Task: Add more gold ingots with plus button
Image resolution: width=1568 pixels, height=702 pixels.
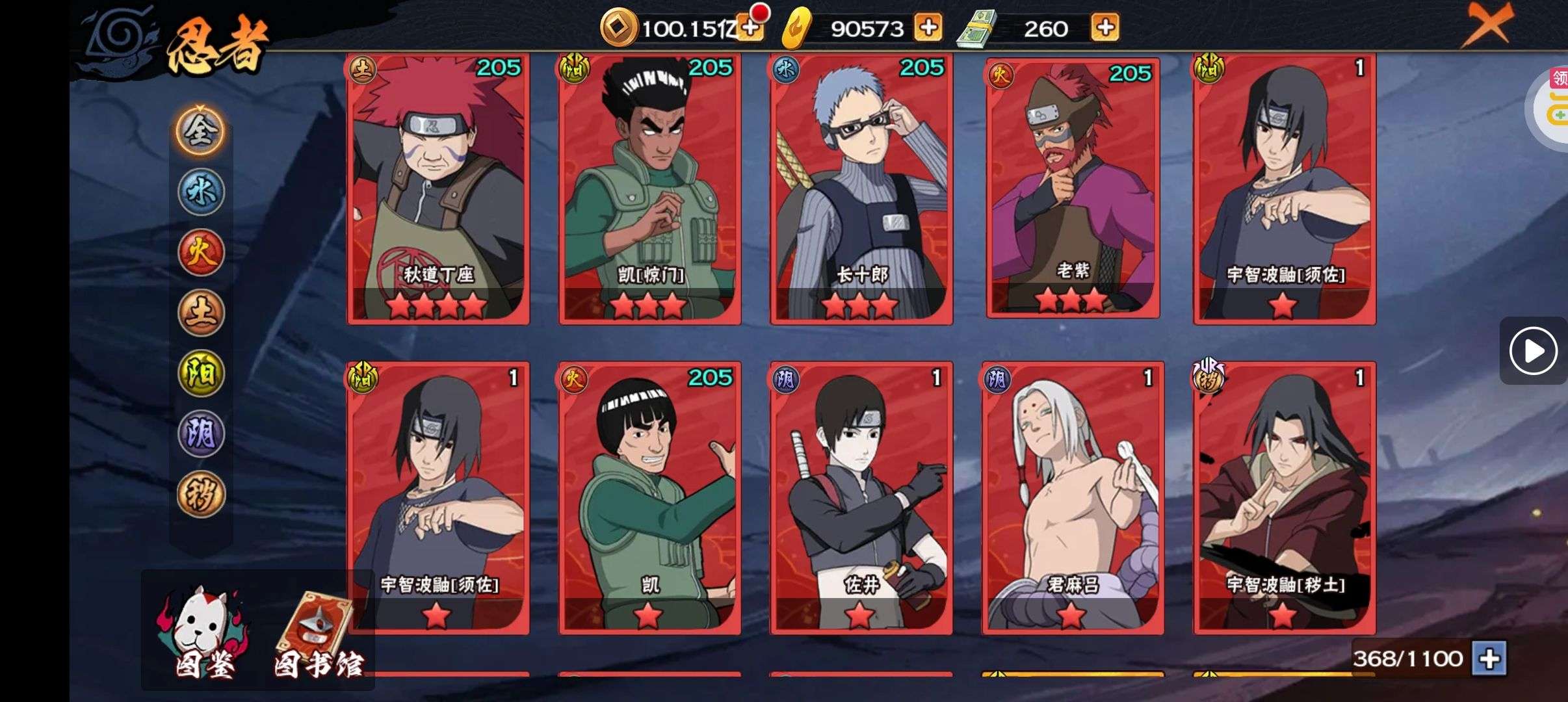Action: 928,28
